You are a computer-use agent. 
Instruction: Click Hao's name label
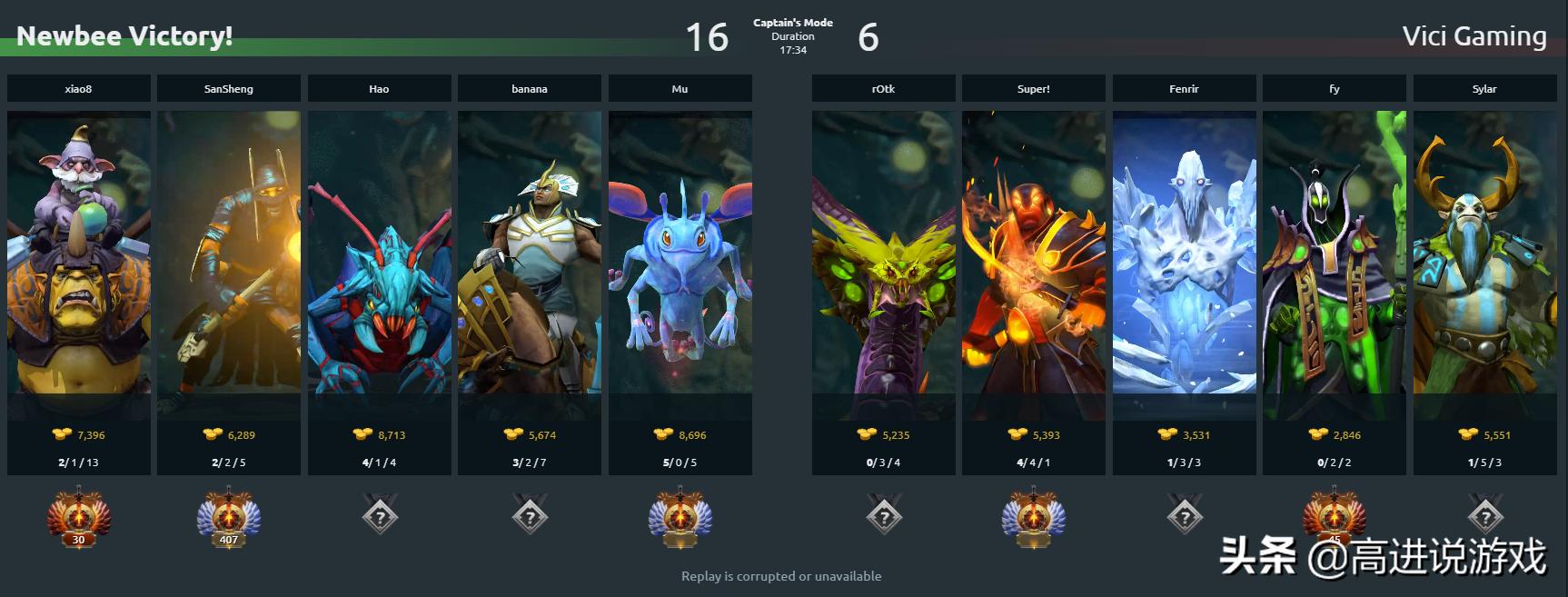tap(379, 89)
